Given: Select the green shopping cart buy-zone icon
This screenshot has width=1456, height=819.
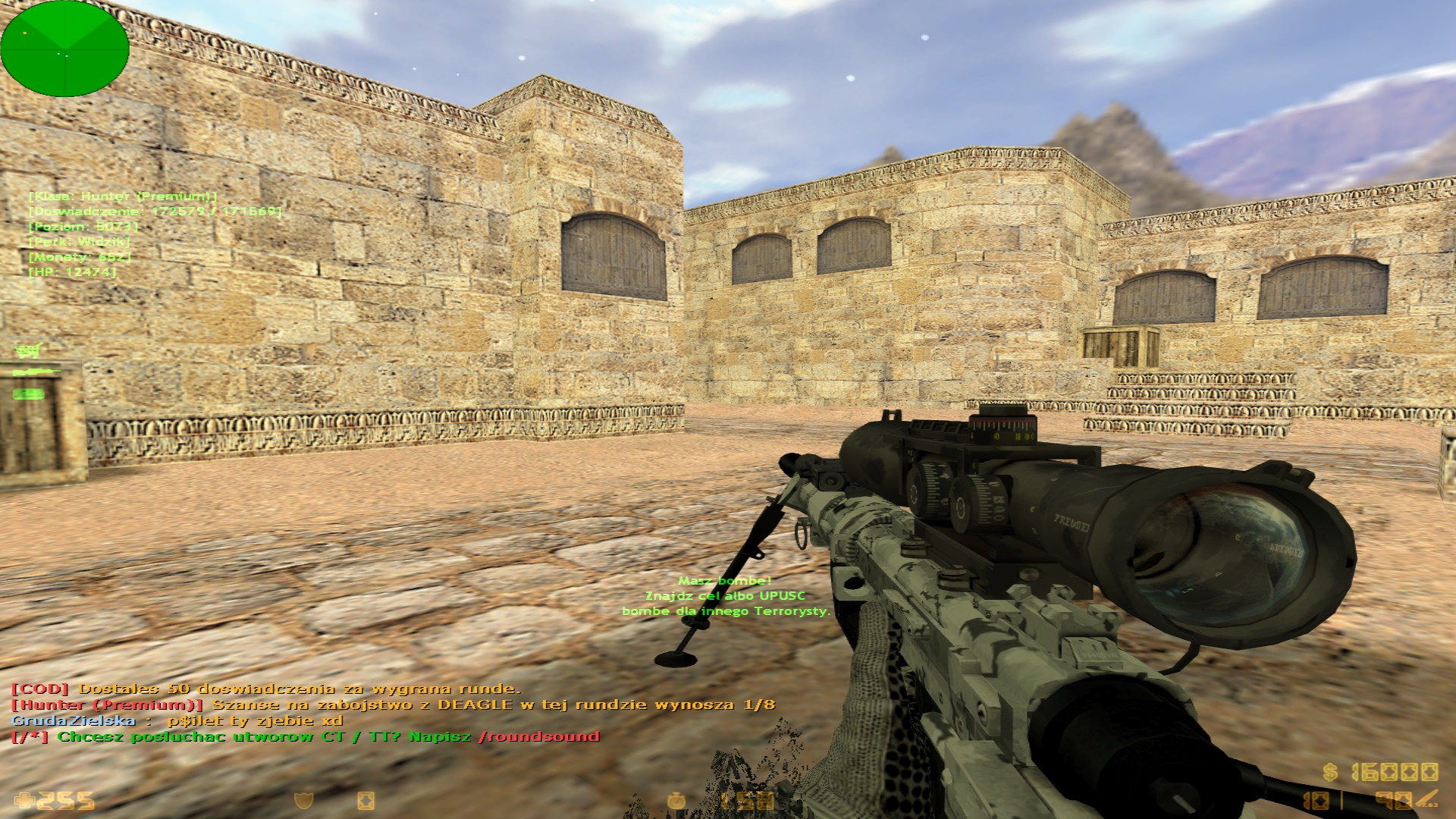Looking at the screenshot, I should 28,350.
